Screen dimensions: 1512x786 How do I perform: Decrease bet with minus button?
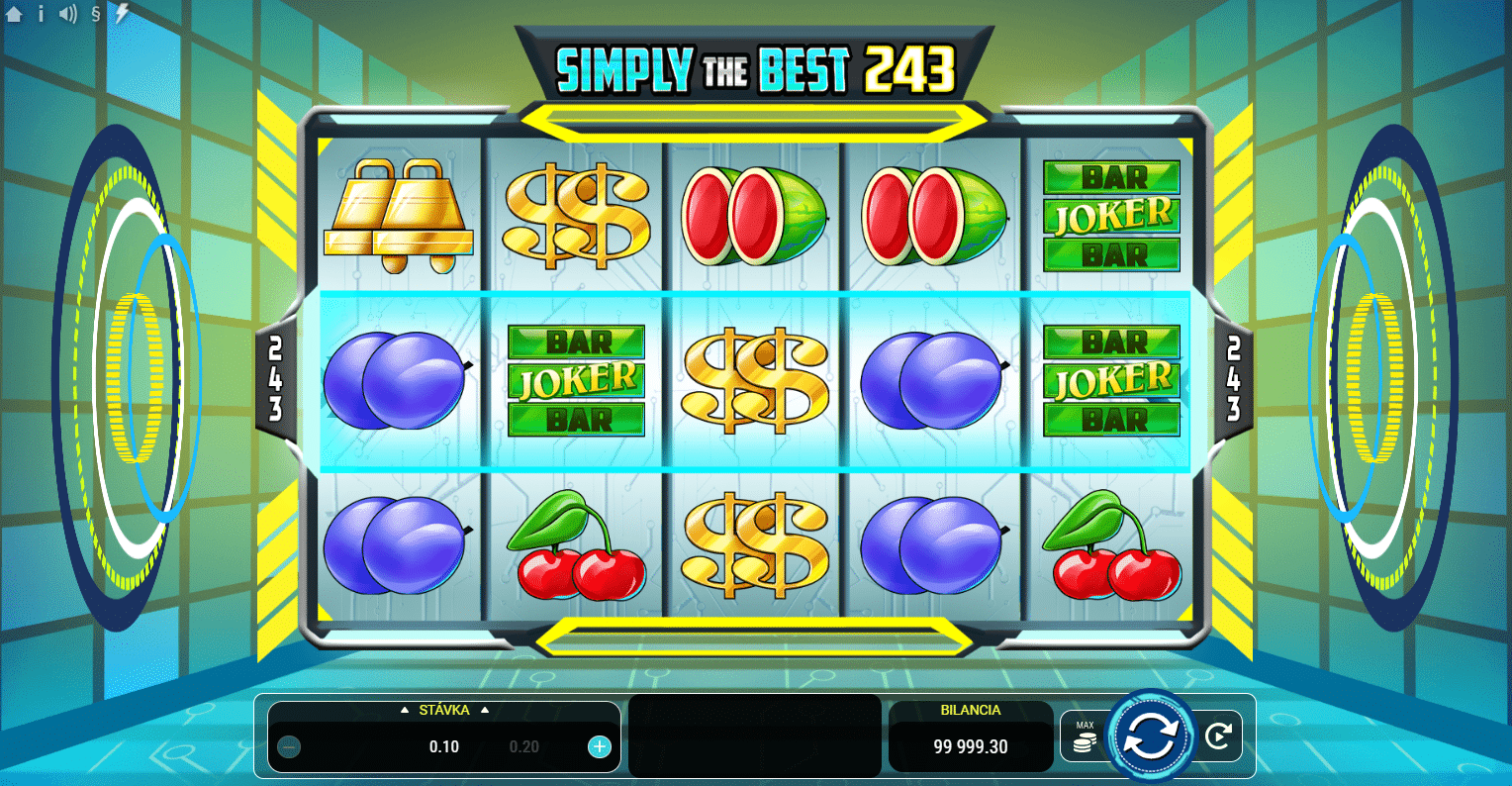click(x=289, y=746)
